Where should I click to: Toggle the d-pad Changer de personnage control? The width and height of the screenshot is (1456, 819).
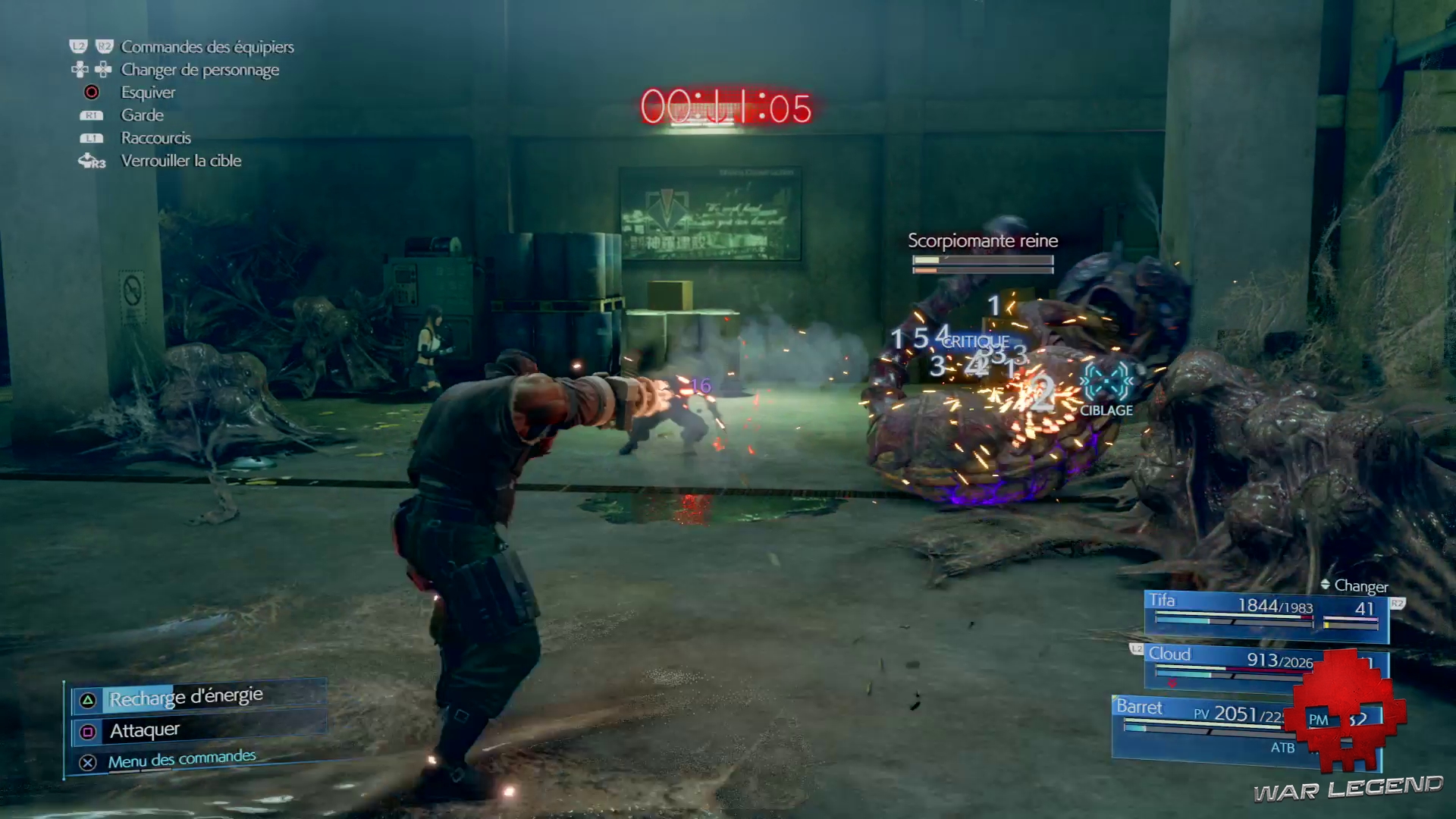pos(93,70)
